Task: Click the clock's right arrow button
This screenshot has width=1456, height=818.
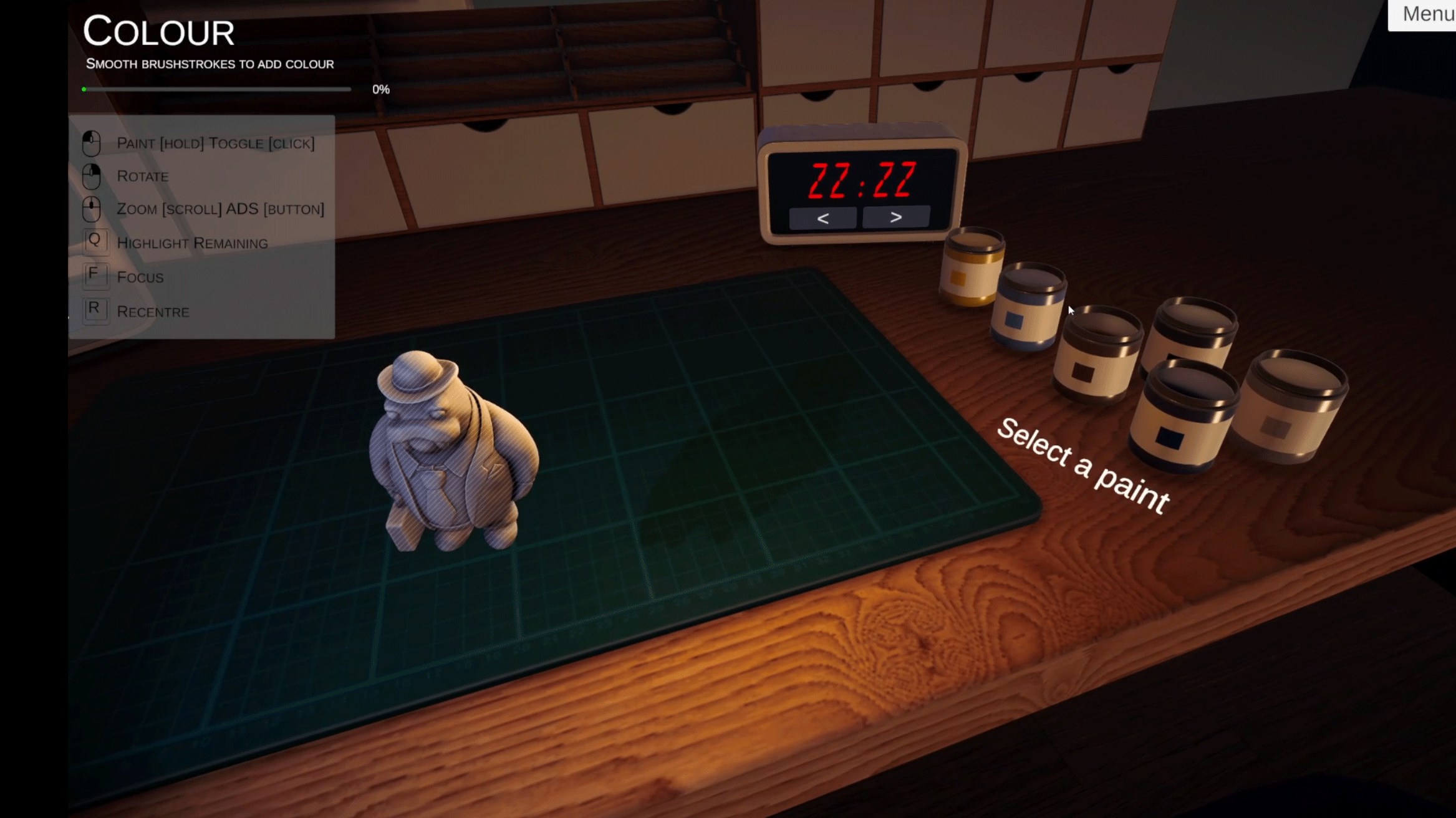Action: click(895, 217)
